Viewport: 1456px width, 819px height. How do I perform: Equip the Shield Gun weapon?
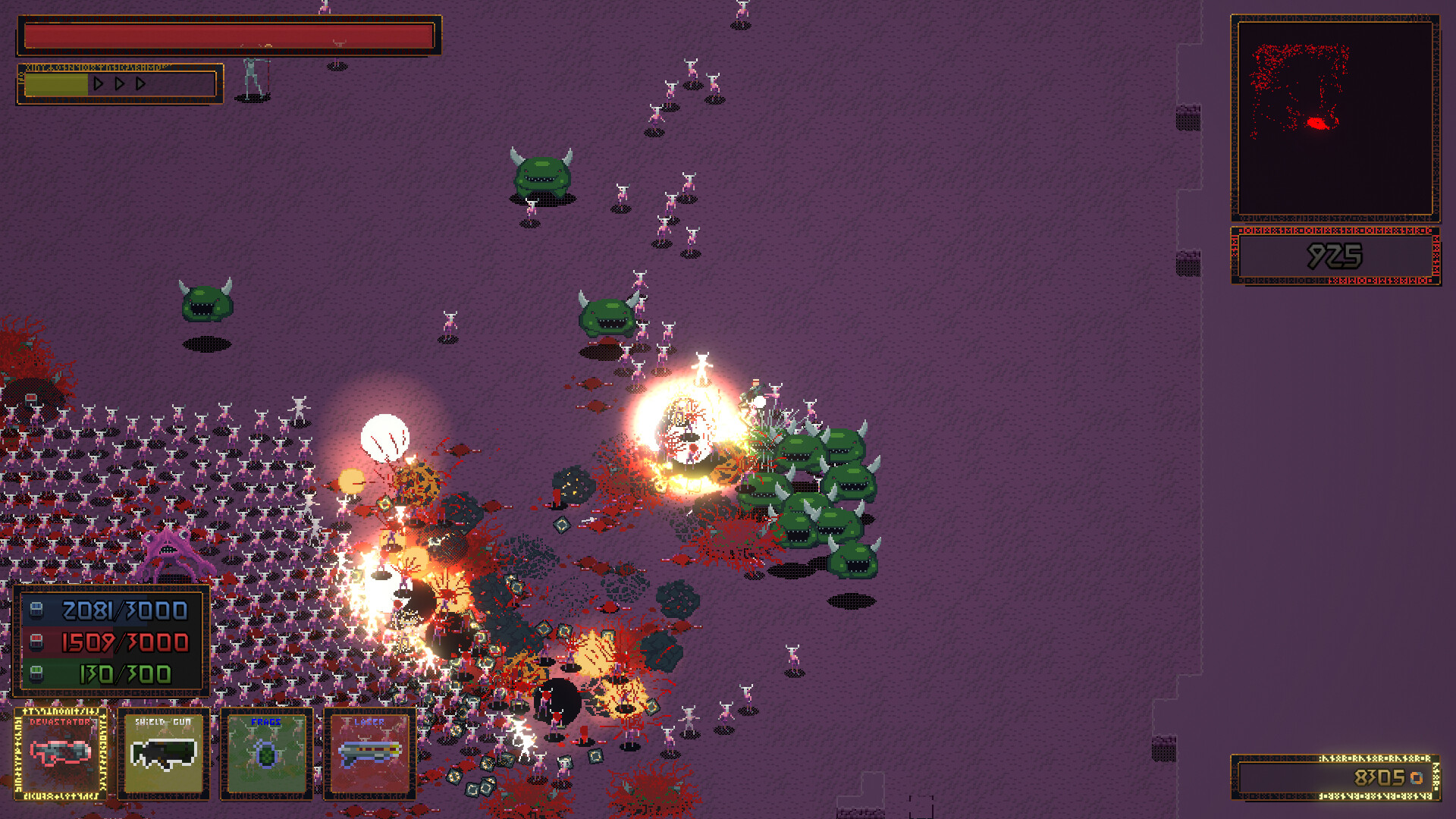click(x=165, y=753)
